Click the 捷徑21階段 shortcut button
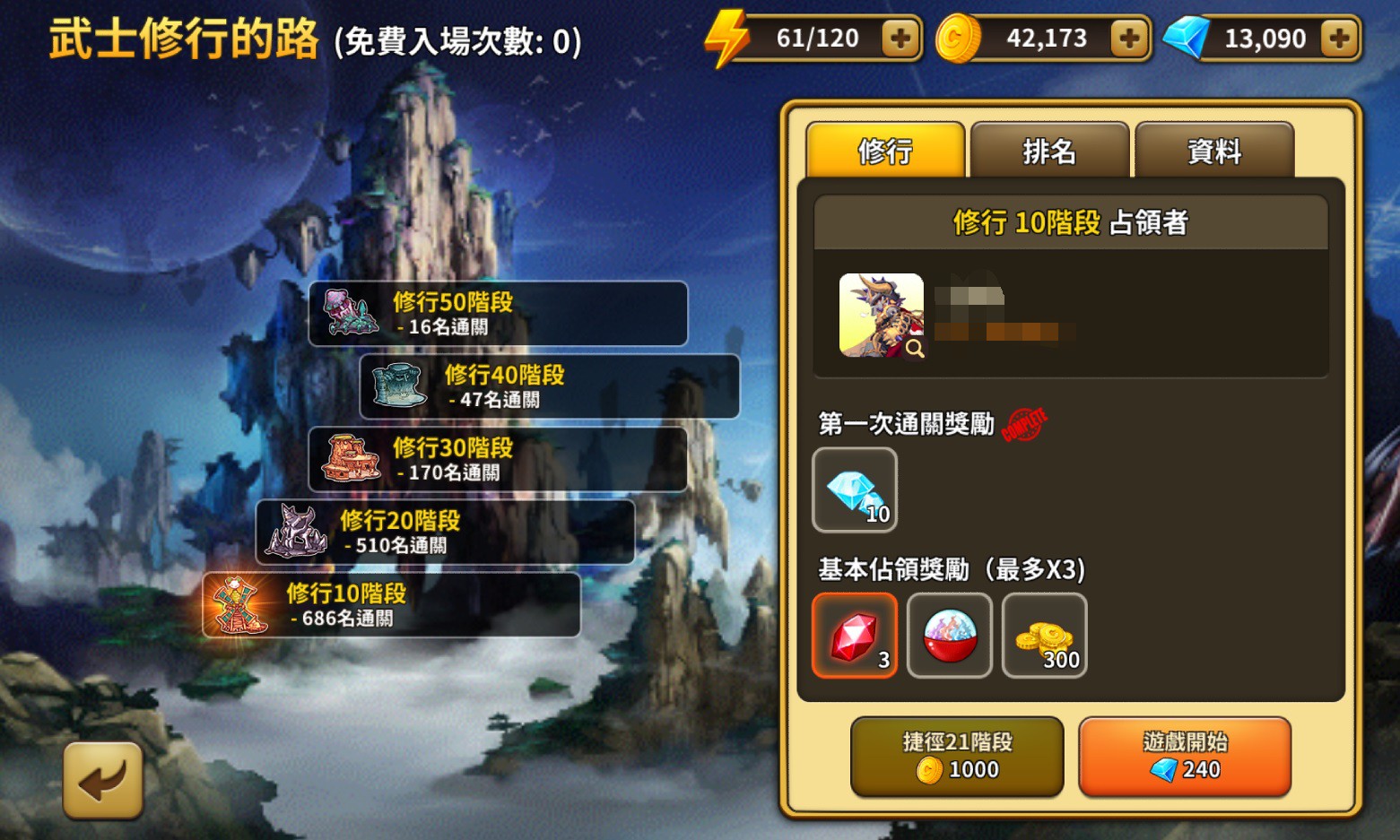The image size is (1400, 840). pyautogui.click(x=956, y=757)
